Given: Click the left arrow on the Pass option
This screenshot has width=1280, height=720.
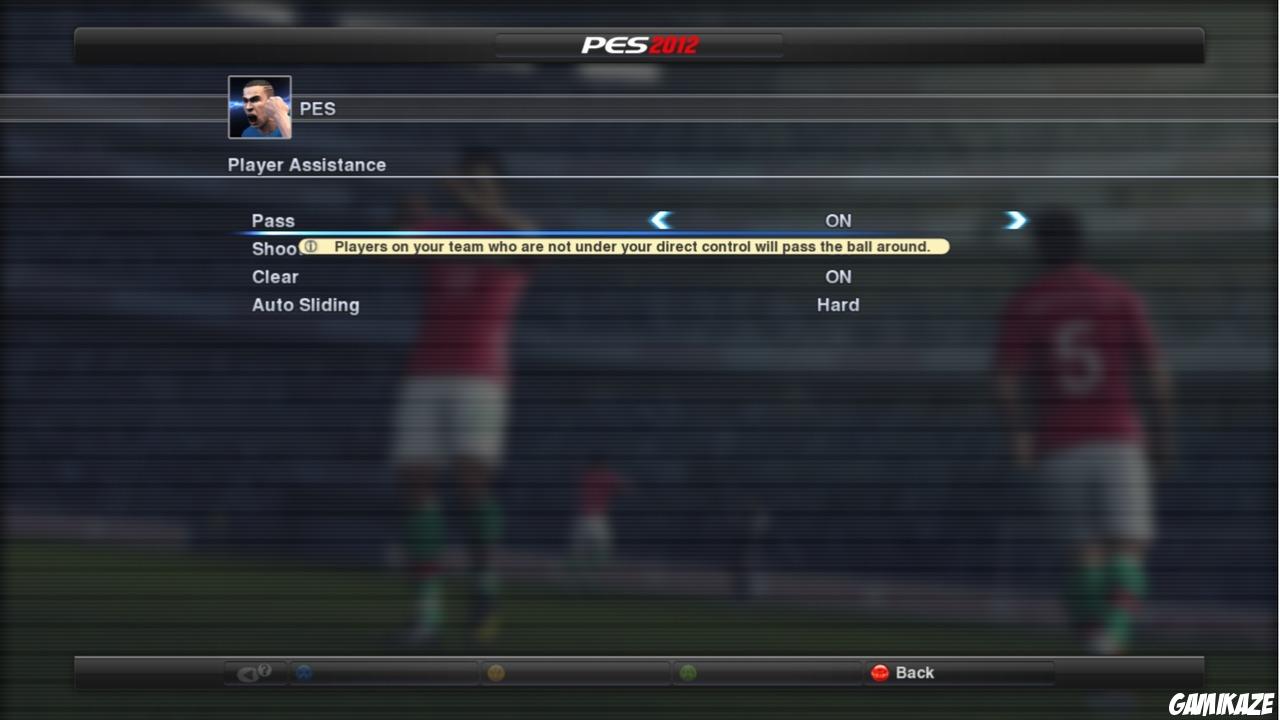Looking at the screenshot, I should (x=660, y=220).
